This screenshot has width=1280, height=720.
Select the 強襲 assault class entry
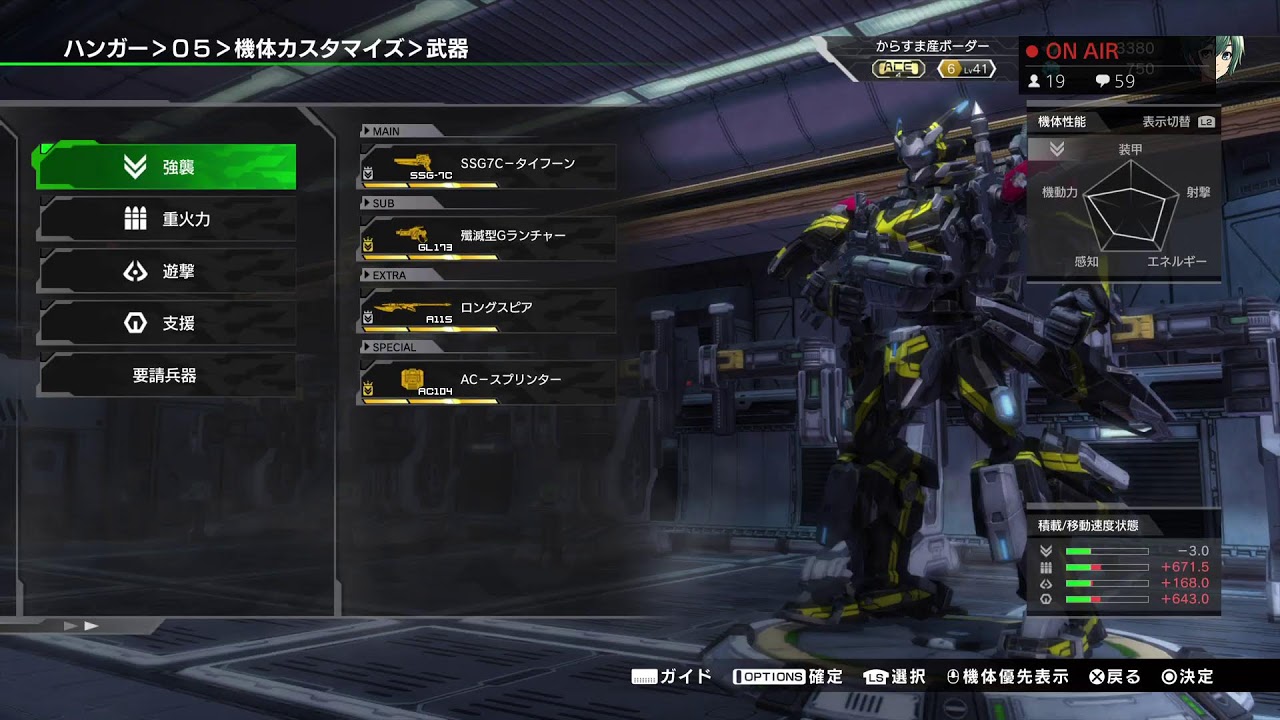[x=166, y=167]
